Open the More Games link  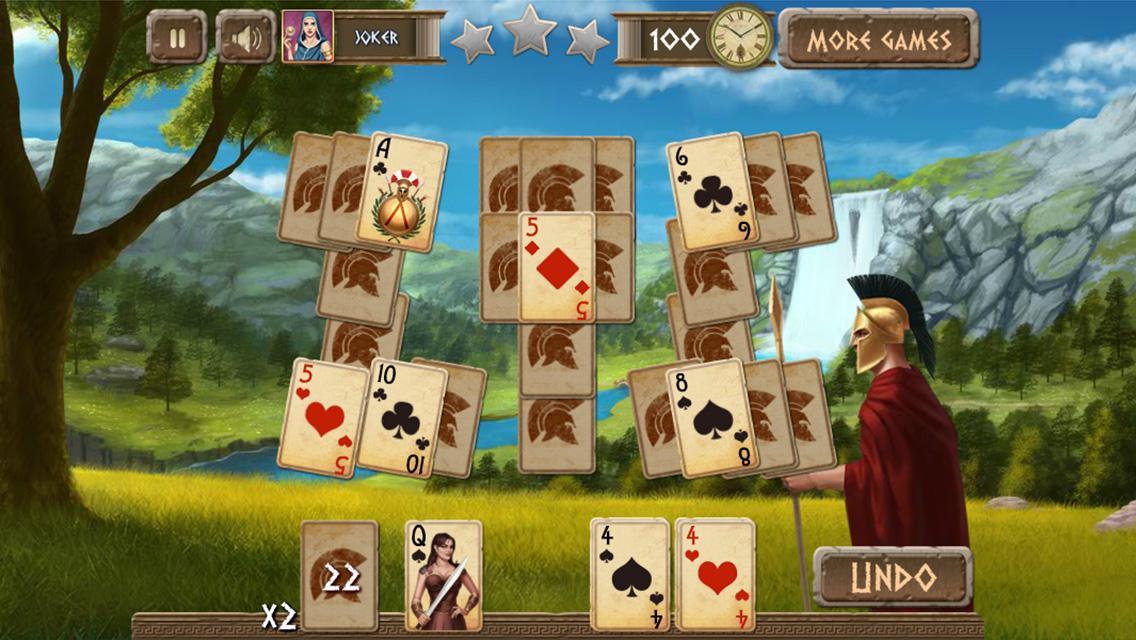pos(878,40)
